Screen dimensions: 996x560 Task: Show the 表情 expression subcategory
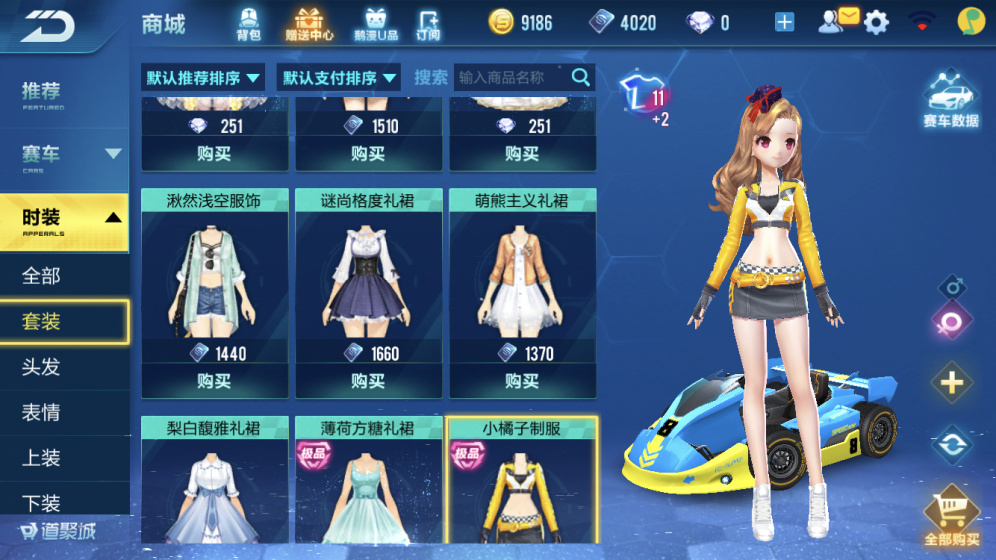(42, 412)
